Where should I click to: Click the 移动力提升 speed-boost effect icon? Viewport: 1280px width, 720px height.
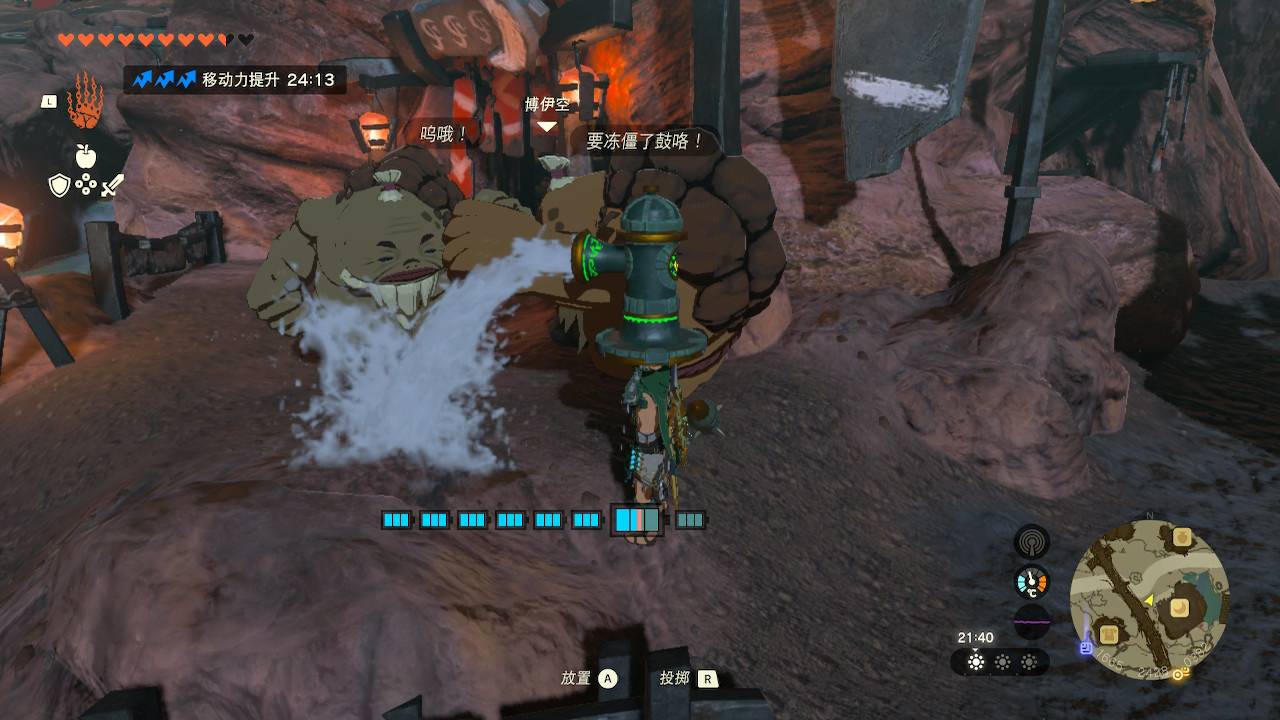click(x=164, y=79)
